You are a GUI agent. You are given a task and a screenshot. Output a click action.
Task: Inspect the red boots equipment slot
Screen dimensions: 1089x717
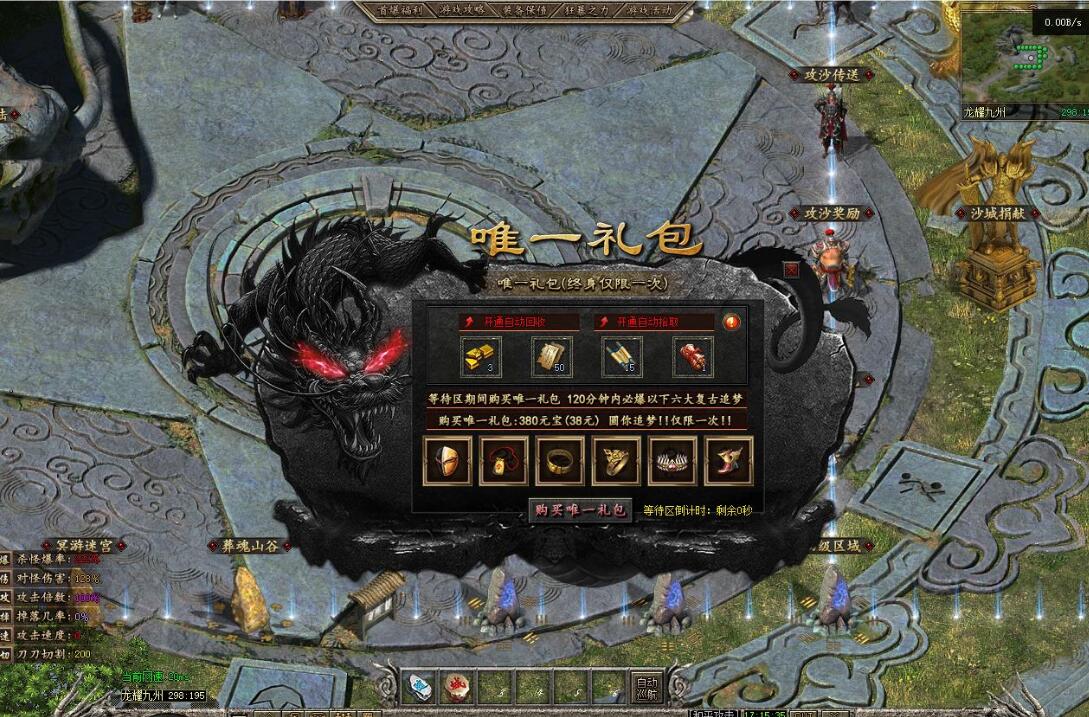[728, 461]
